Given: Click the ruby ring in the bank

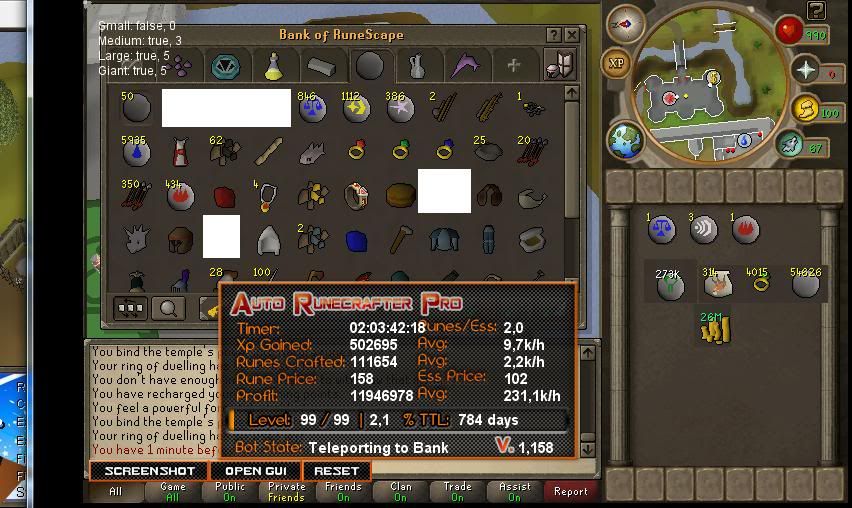Looking at the screenshot, I should click(x=356, y=152).
